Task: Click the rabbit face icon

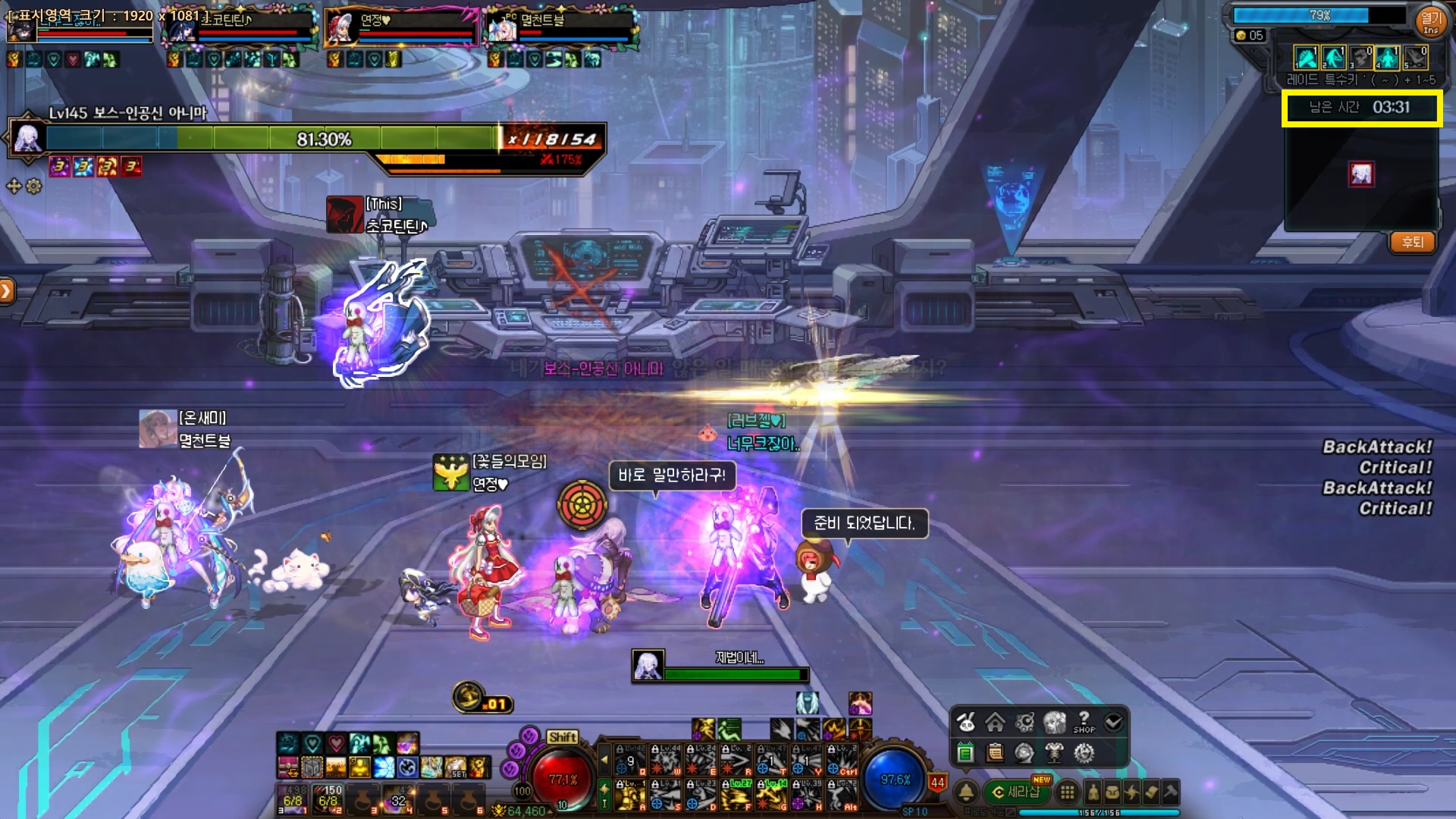Action: [965, 722]
